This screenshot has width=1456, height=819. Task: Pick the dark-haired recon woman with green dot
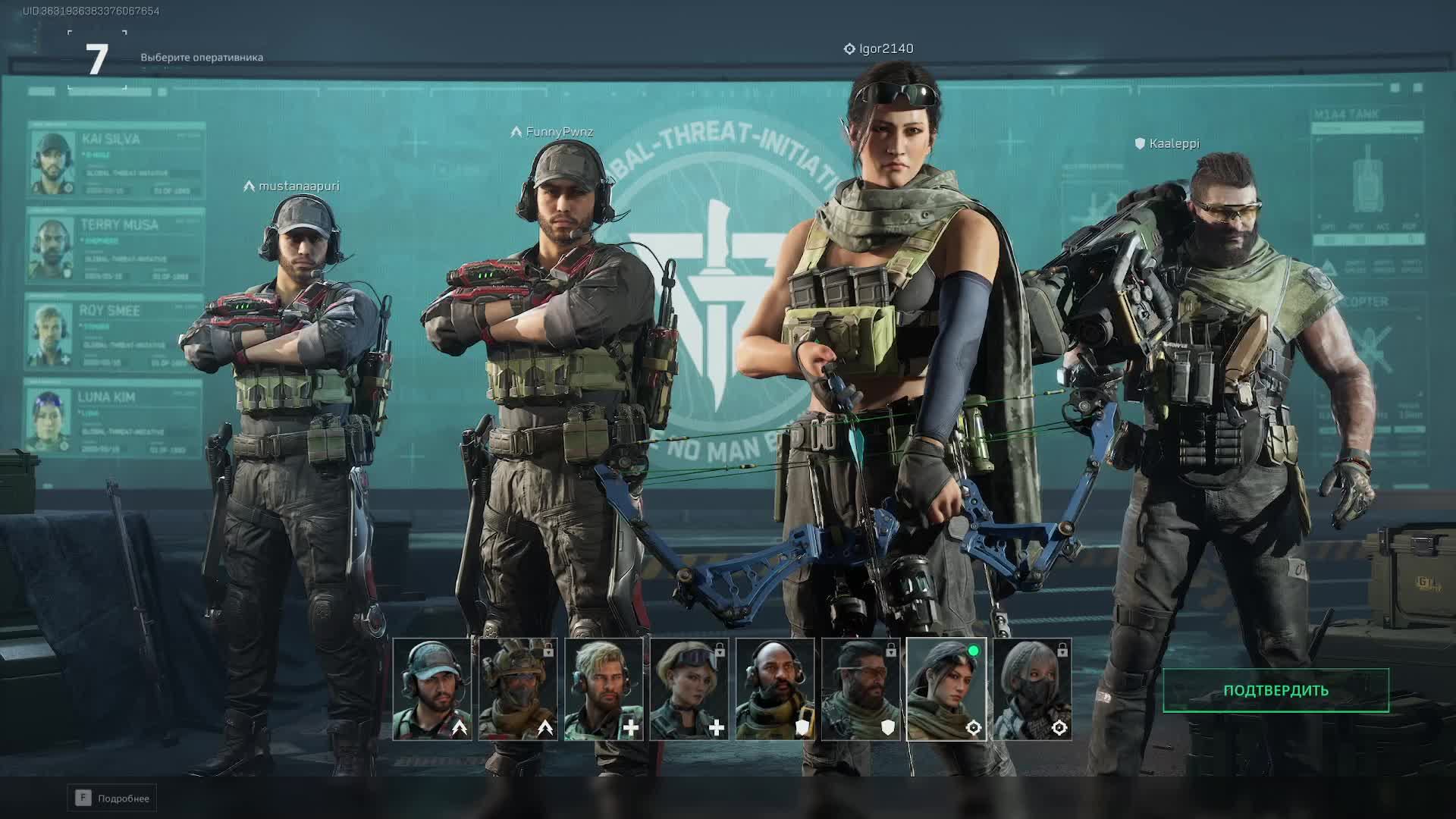pyautogui.click(x=946, y=689)
